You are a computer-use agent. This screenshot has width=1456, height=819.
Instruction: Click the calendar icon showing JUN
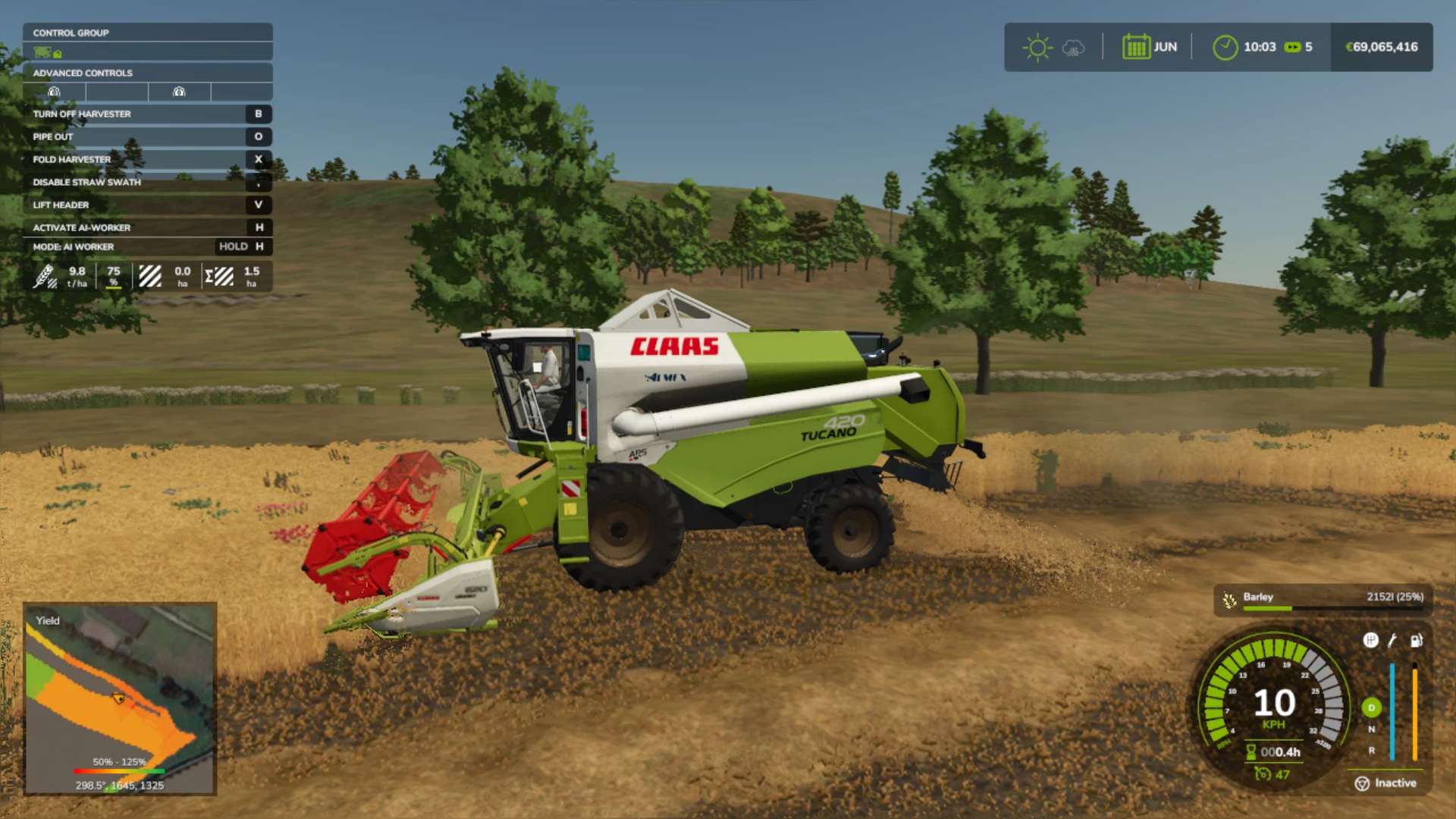[x=1136, y=47]
